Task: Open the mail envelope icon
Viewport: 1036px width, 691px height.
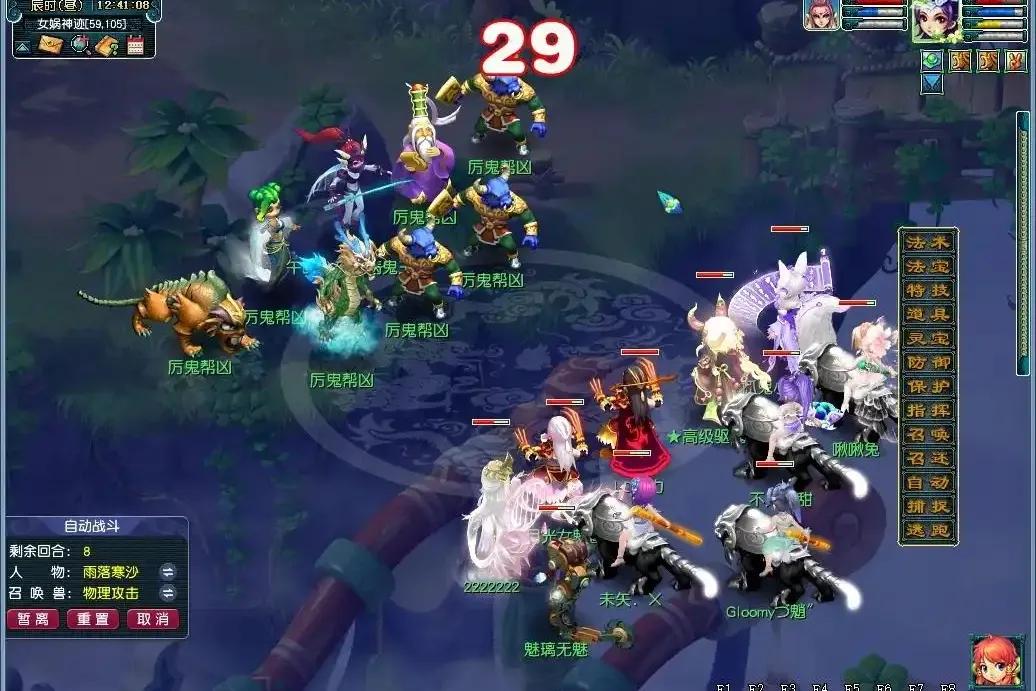Action: click(50, 44)
